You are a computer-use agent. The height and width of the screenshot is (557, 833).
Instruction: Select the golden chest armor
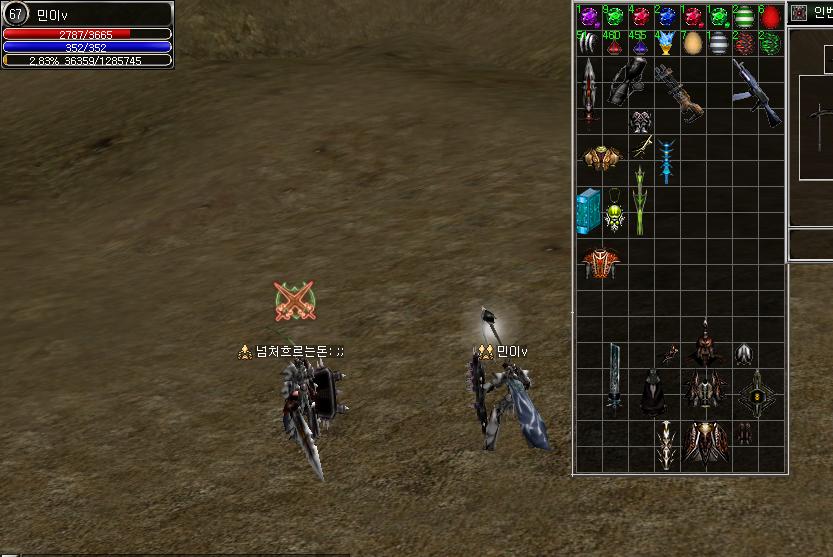click(x=601, y=157)
